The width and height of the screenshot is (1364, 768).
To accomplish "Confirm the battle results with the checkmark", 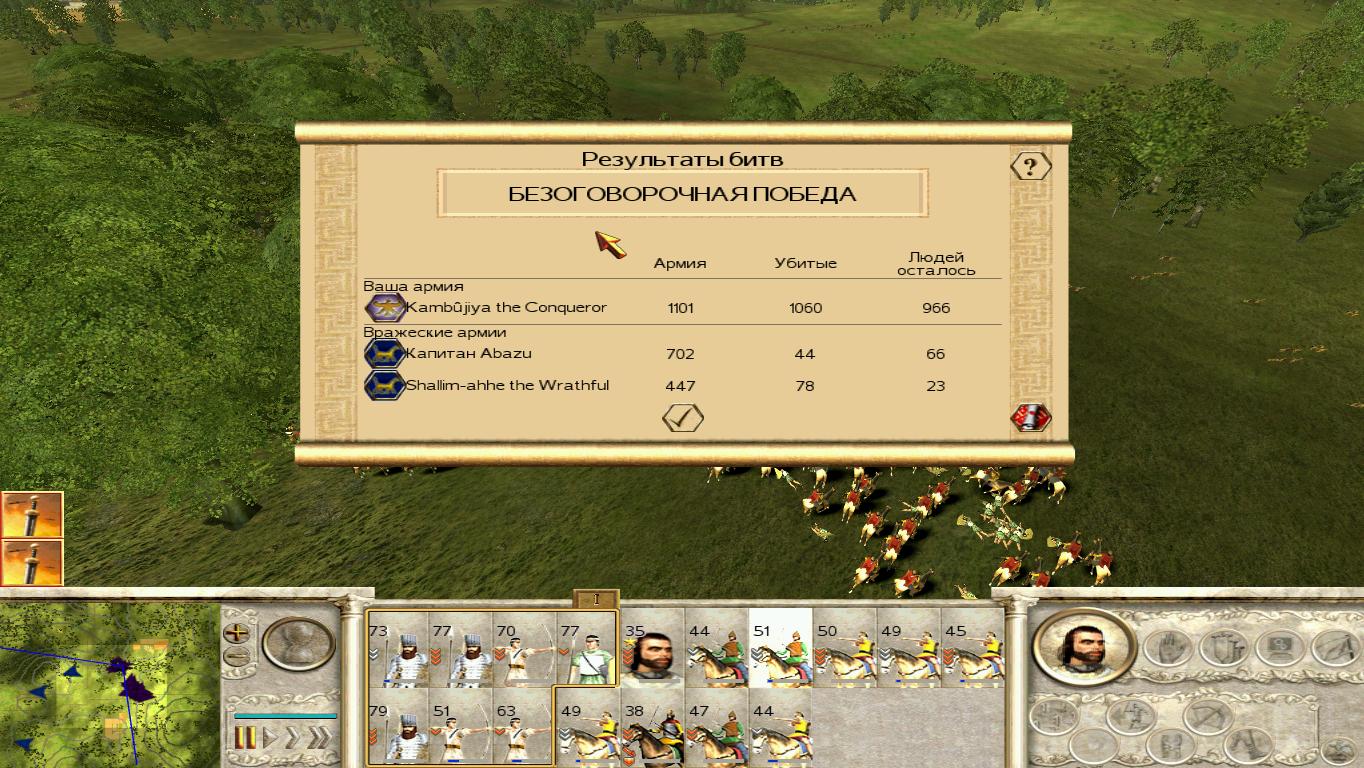I will pos(683,418).
